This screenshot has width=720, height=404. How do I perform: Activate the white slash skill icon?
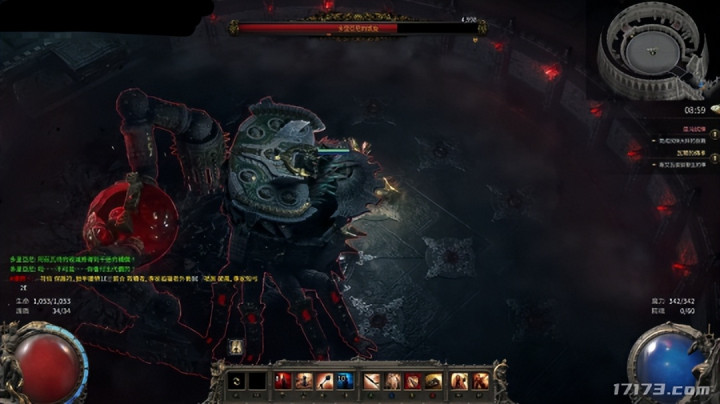(371, 381)
